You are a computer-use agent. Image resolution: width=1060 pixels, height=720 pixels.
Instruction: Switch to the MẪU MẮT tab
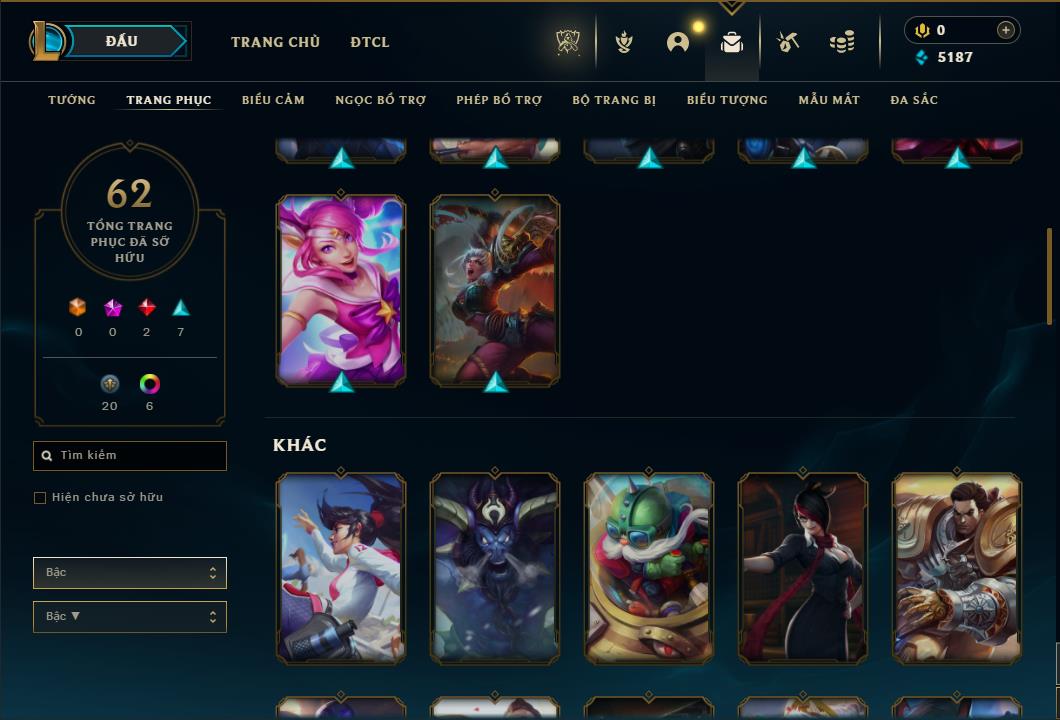coord(829,100)
